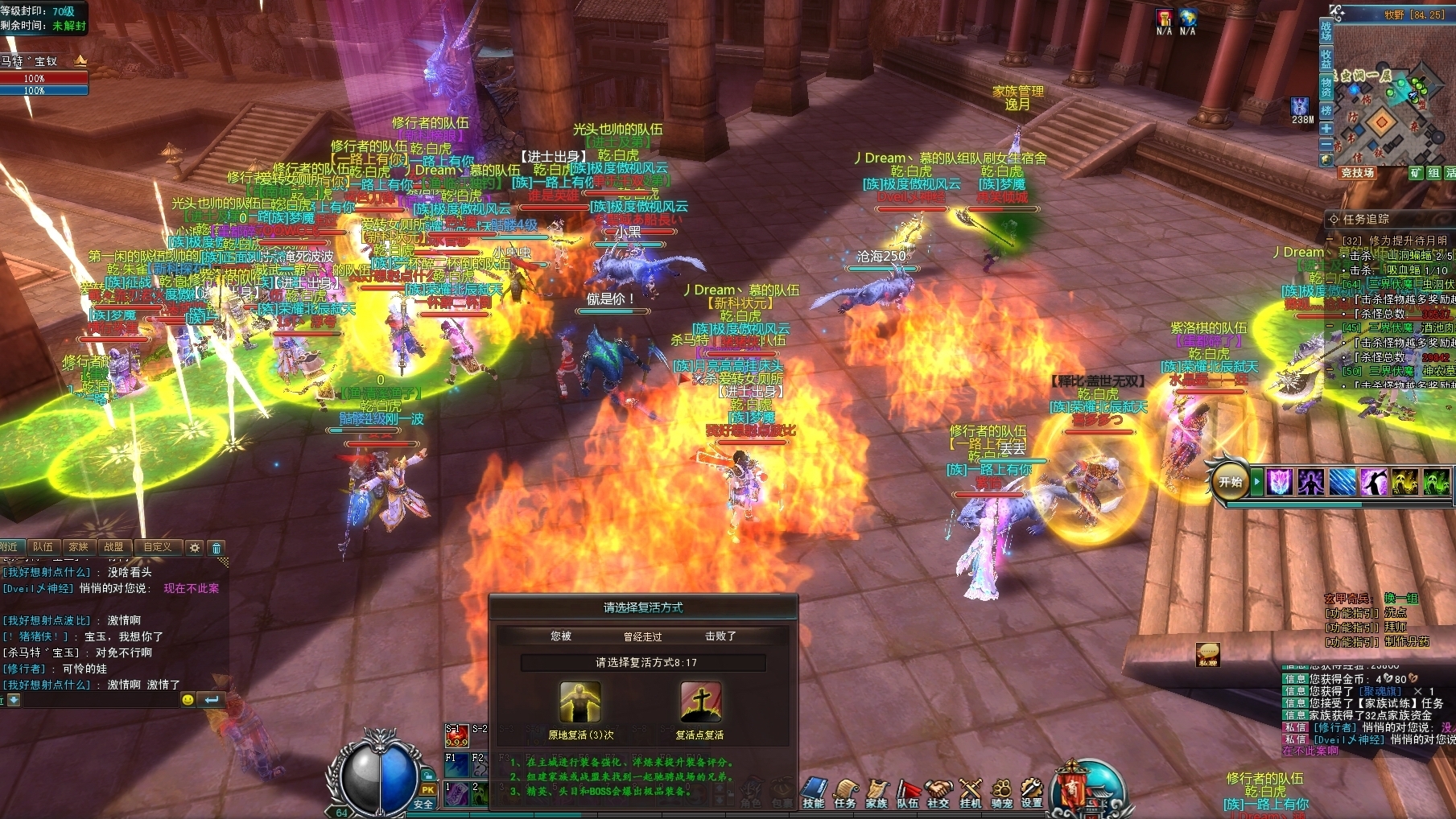Click the 开始 start button on skill bar
Screen dimensions: 1456x819
click(1230, 482)
